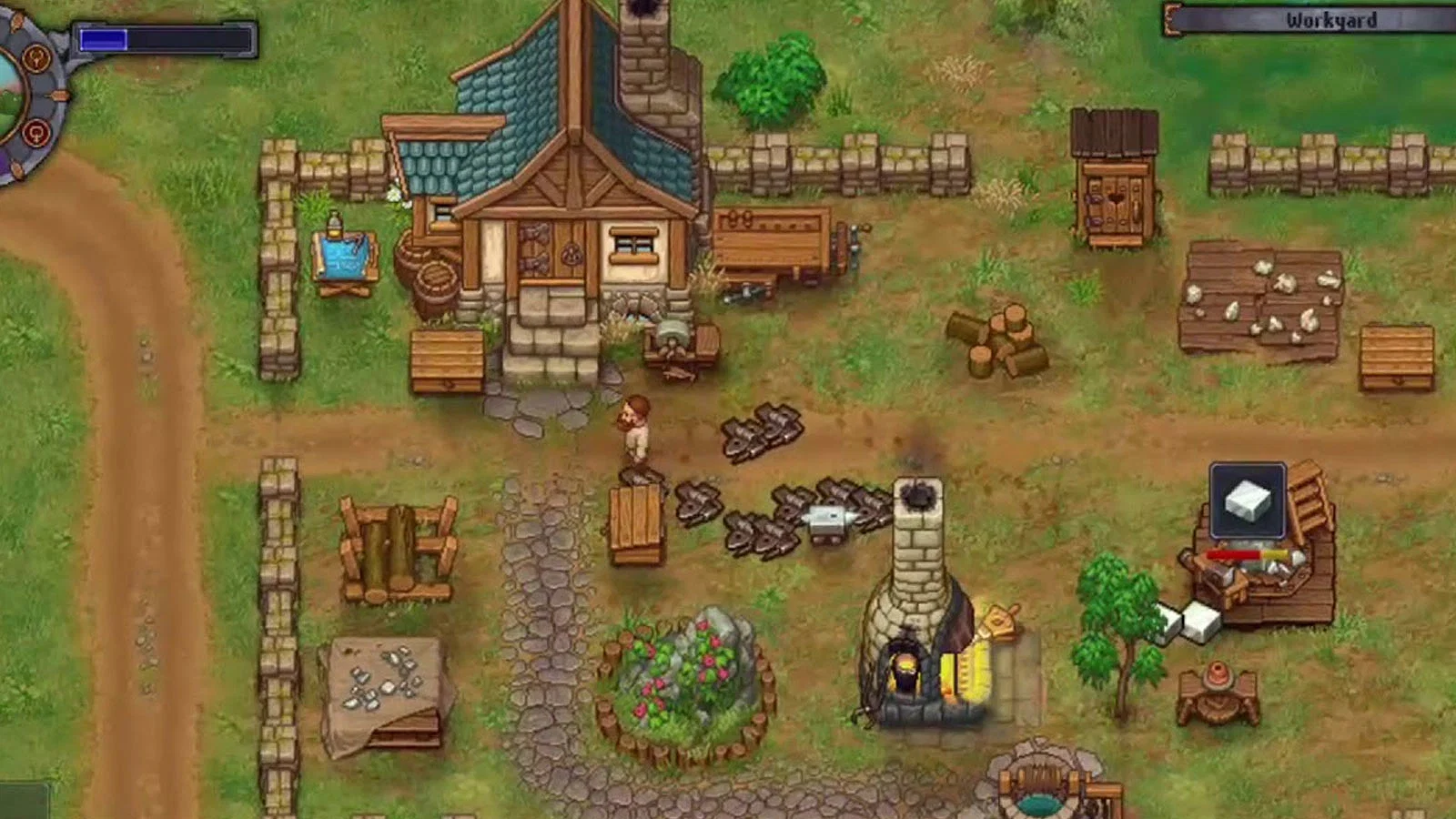1456x819 pixels.
Task: Click the upper red emblem on the minimap ring
Action: tap(37, 56)
